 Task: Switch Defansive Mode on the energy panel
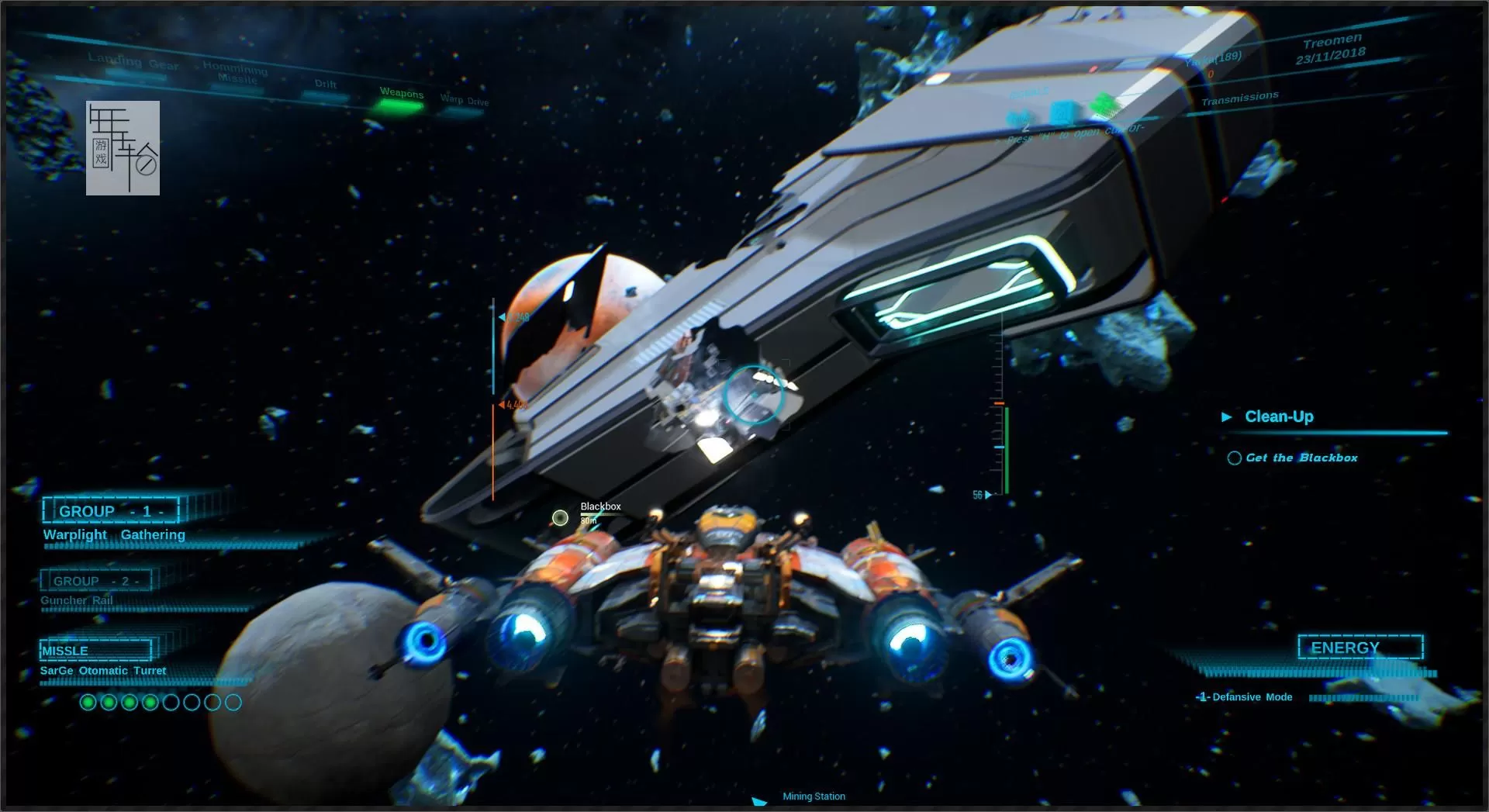point(1246,696)
